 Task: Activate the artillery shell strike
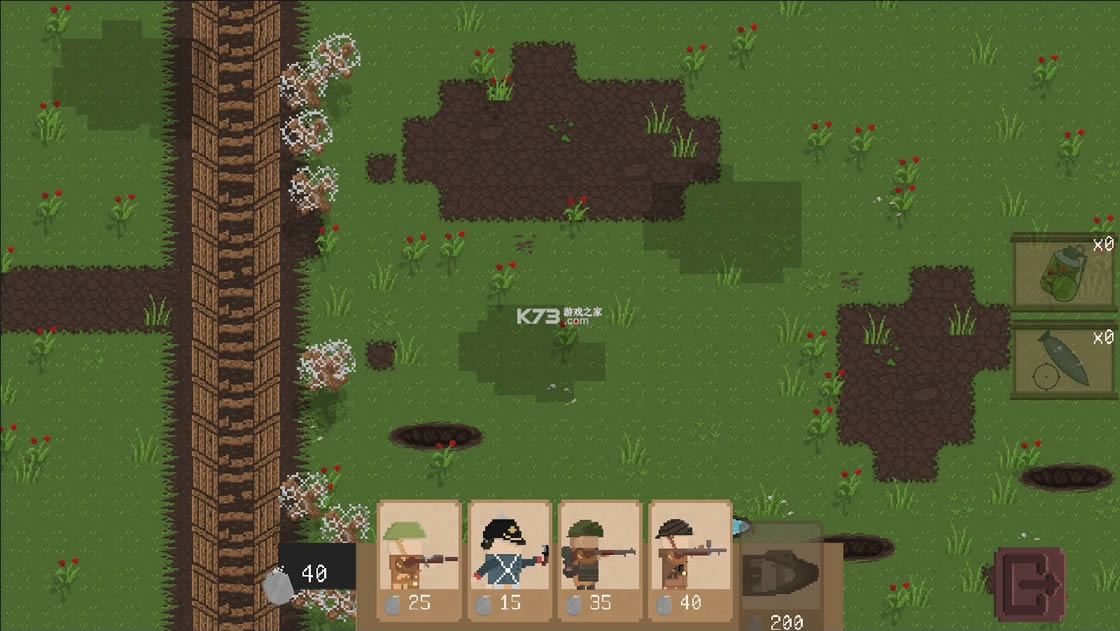click(1062, 360)
